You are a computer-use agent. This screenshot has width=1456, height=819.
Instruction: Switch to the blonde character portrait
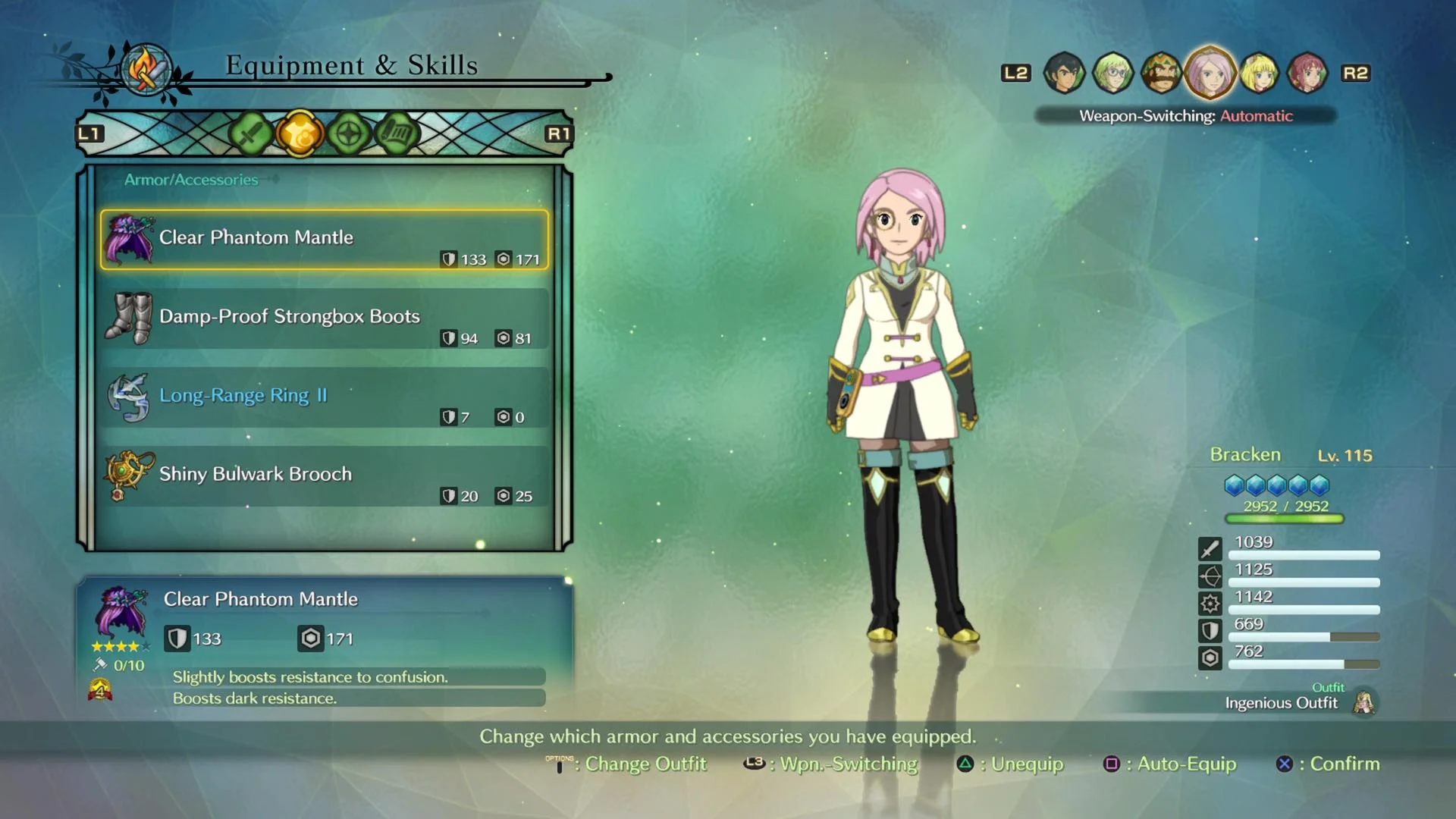click(1259, 73)
